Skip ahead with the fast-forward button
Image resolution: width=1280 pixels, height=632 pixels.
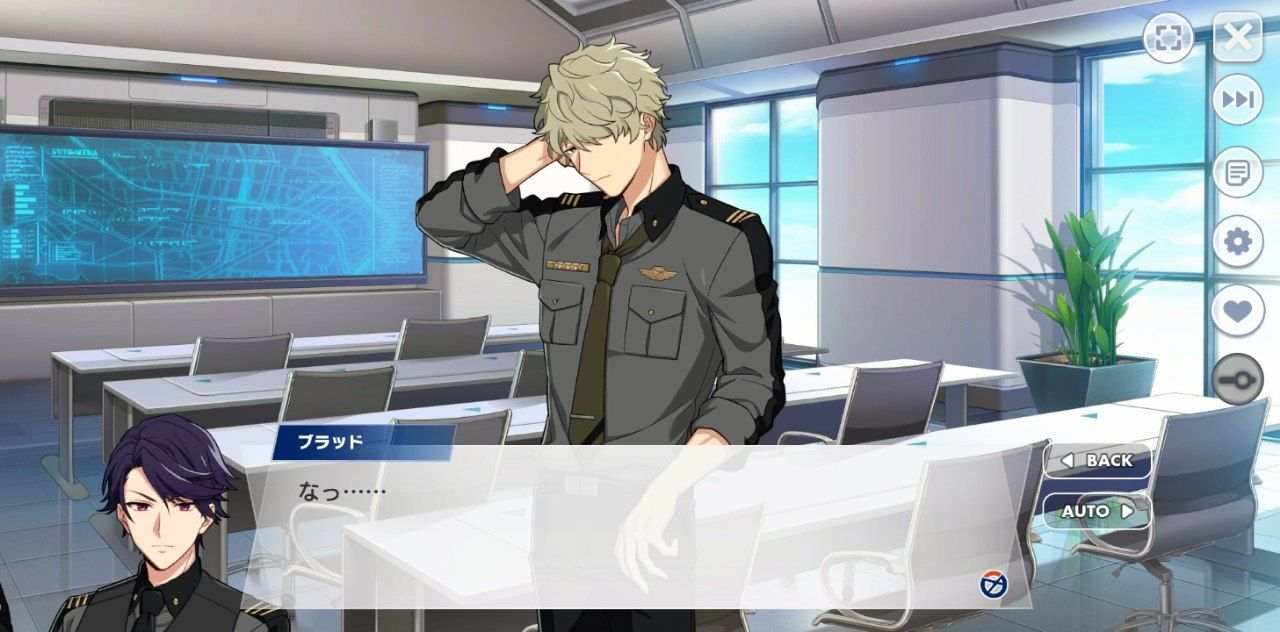[1238, 100]
